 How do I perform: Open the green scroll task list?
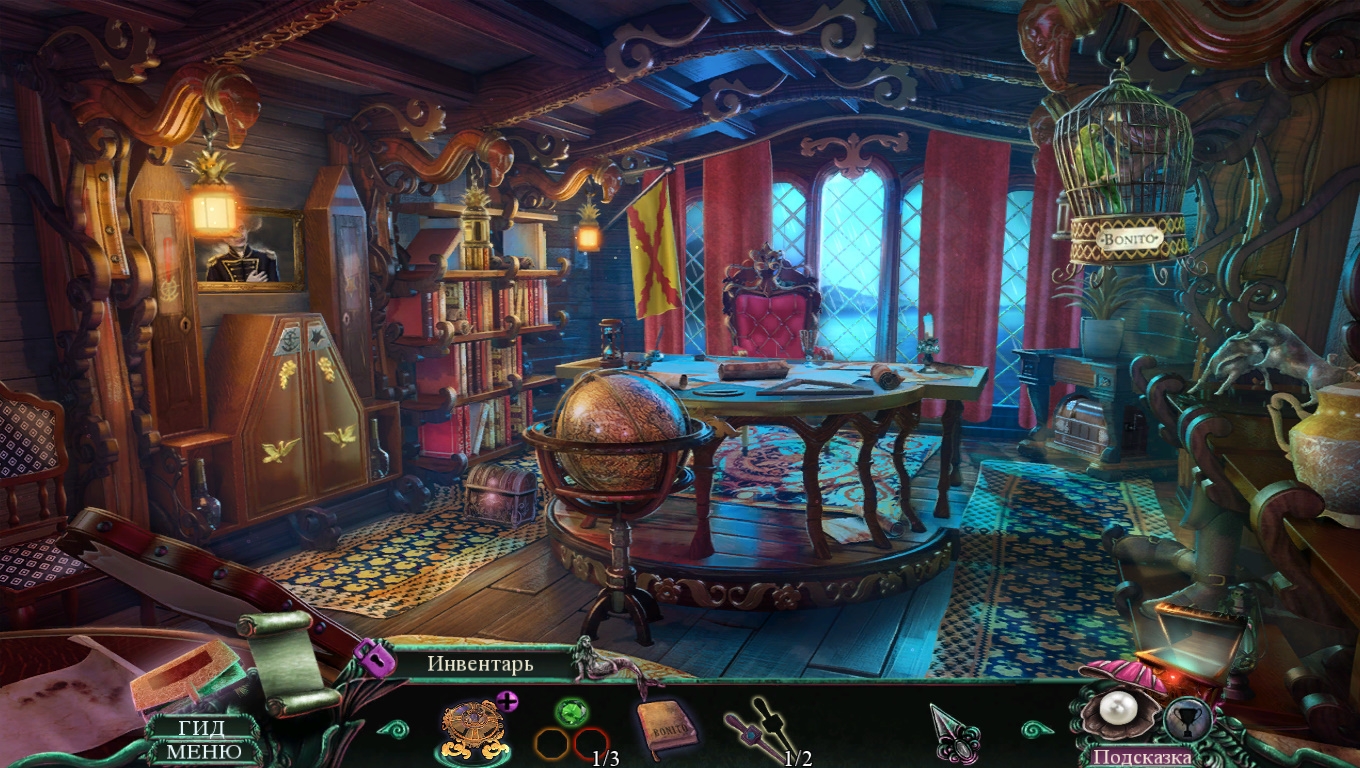(275, 660)
